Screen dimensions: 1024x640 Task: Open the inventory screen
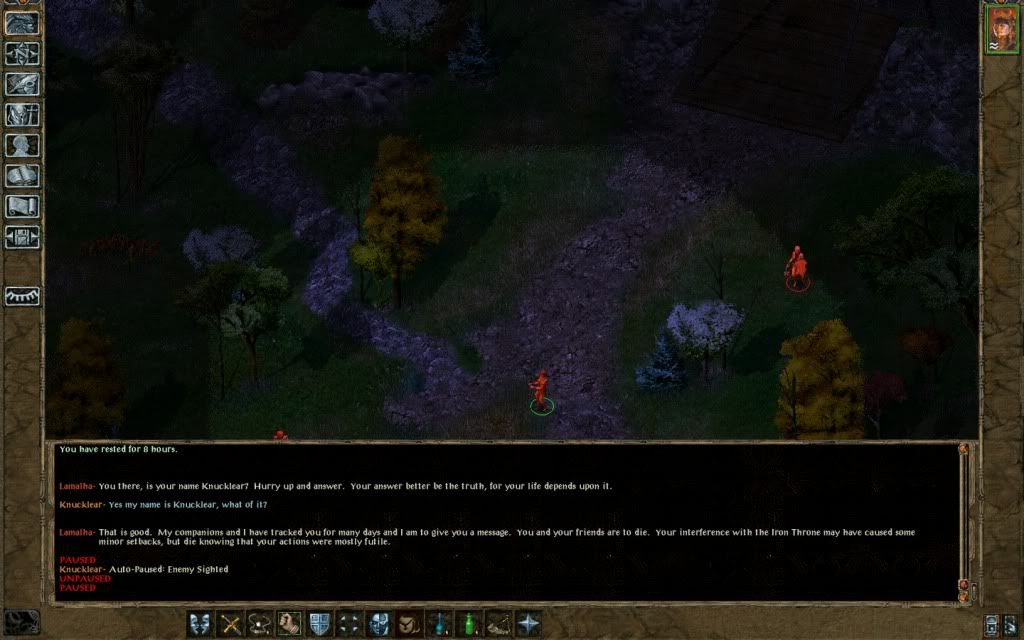(22, 114)
